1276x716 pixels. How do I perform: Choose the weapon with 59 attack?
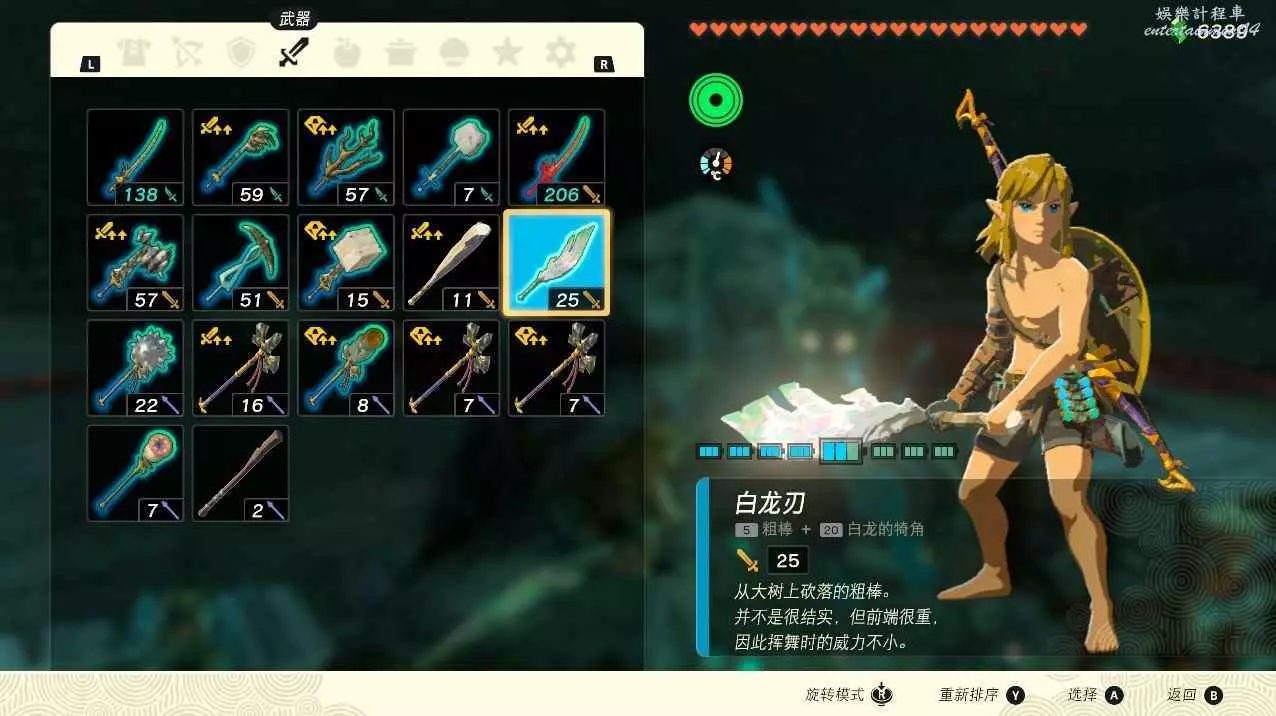click(241, 157)
